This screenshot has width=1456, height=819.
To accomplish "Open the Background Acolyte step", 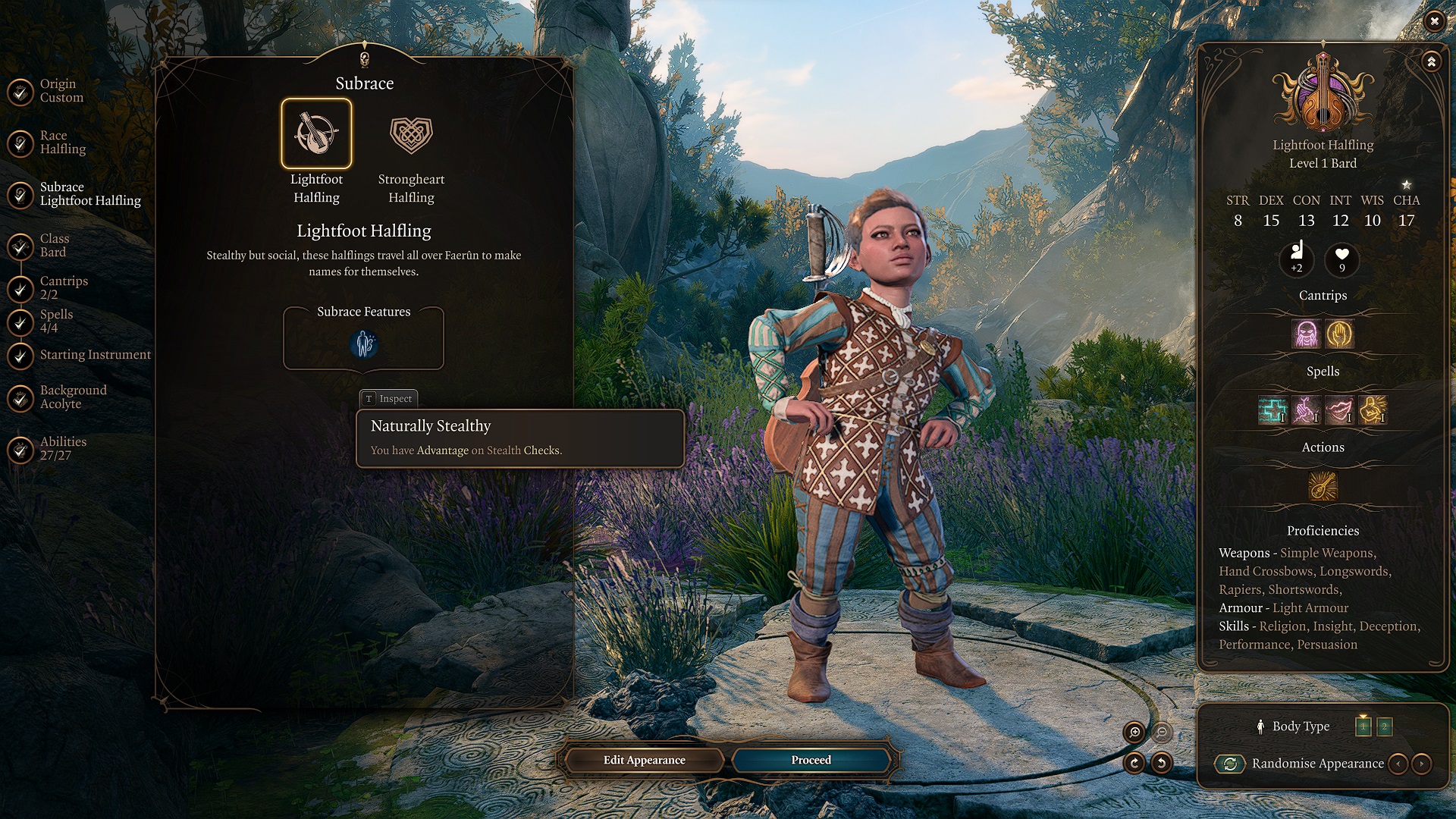I will [x=73, y=397].
